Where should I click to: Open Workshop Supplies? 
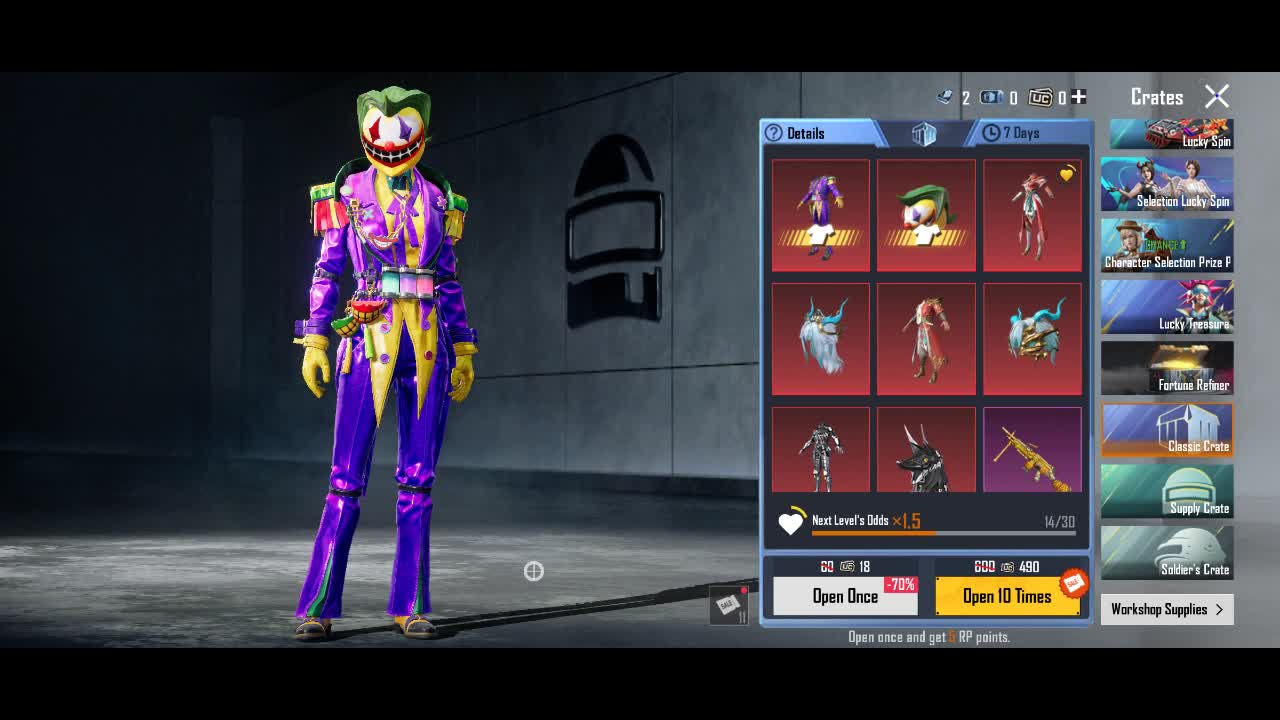pyautogui.click(x=1167, y=609)
